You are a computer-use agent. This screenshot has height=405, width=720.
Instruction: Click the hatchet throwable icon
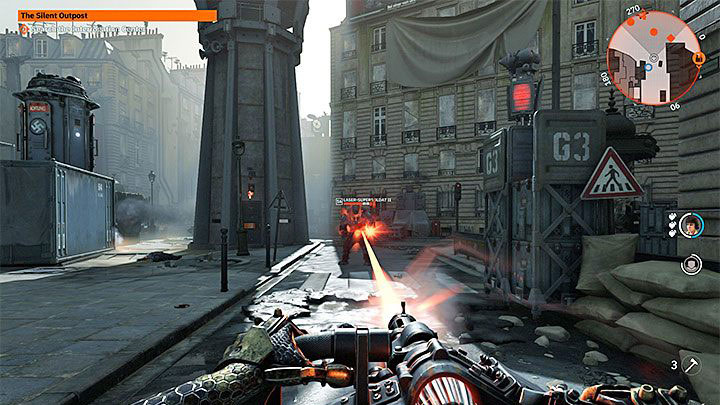(693, 366)
